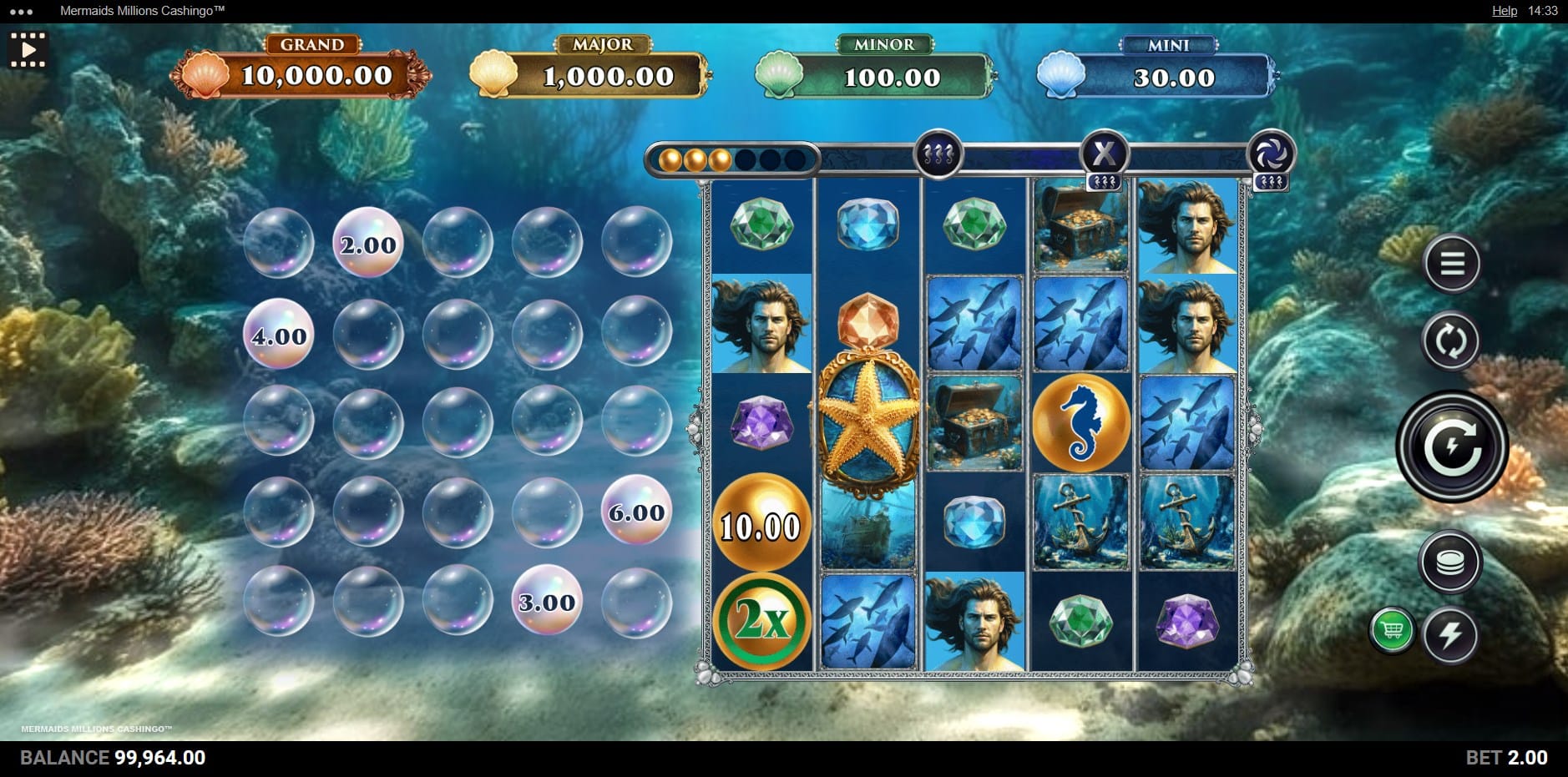Activate the autoplay circular arrows button
The image size is (1568, 777).
click(x=1450, y=341)
